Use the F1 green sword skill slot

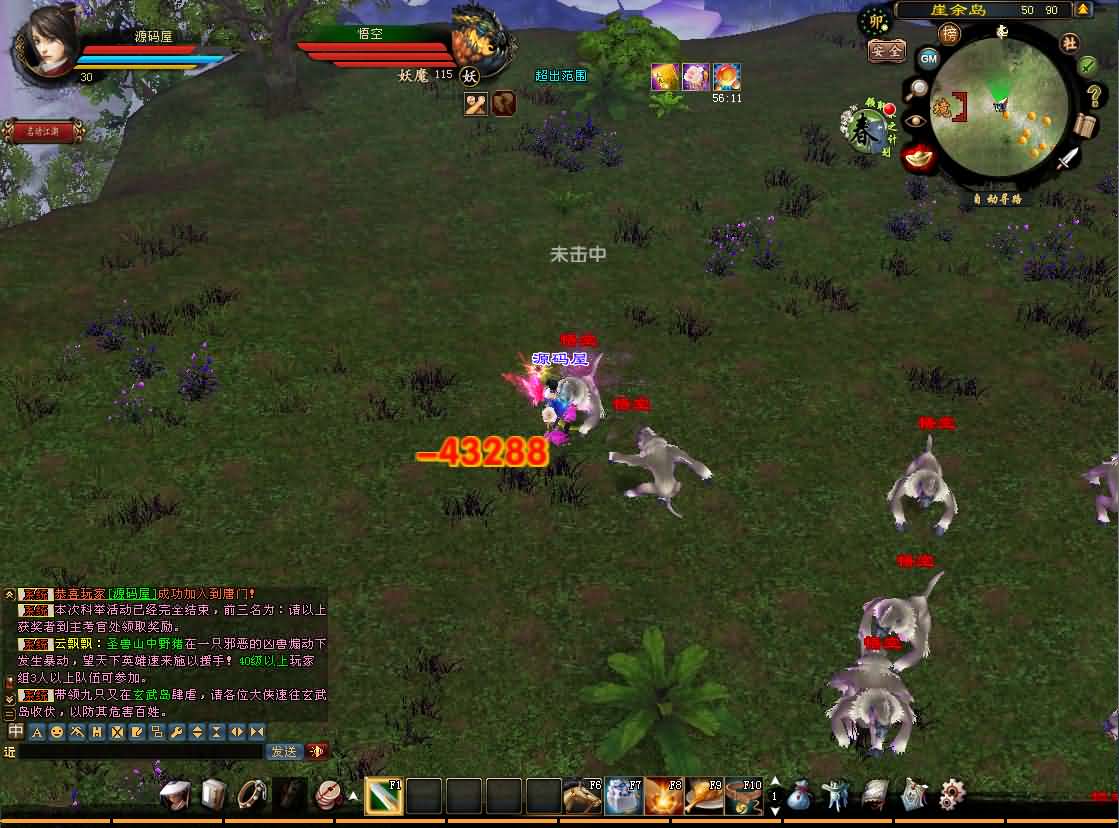pyautogui.click(x=383, y=796)
